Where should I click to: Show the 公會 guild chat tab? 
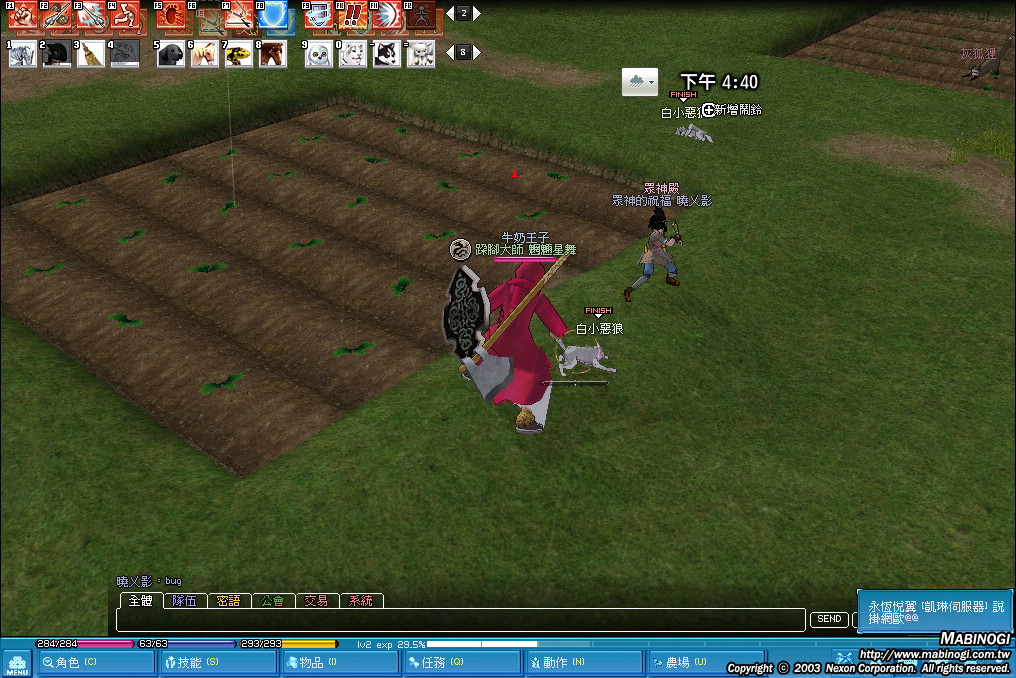(x=273, y=601)
